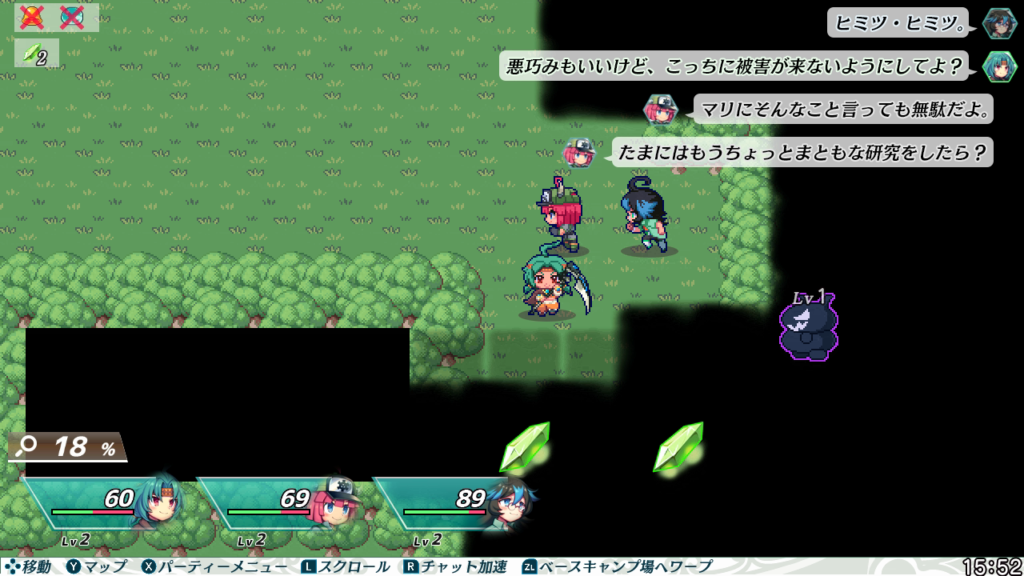The height and width of the screenshot is (576, 1024).
Task: Select the chat message starting with "たまにはもうちょっと"
Action: [x=801, y=152]
